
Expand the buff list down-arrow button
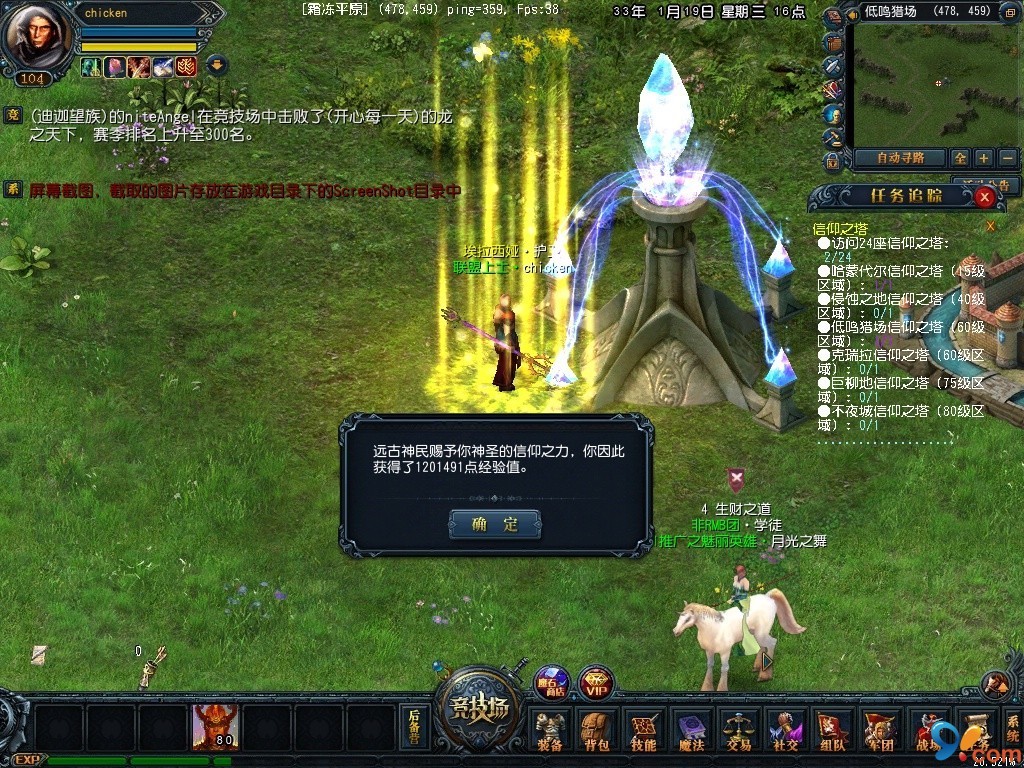tap(217, 67)
